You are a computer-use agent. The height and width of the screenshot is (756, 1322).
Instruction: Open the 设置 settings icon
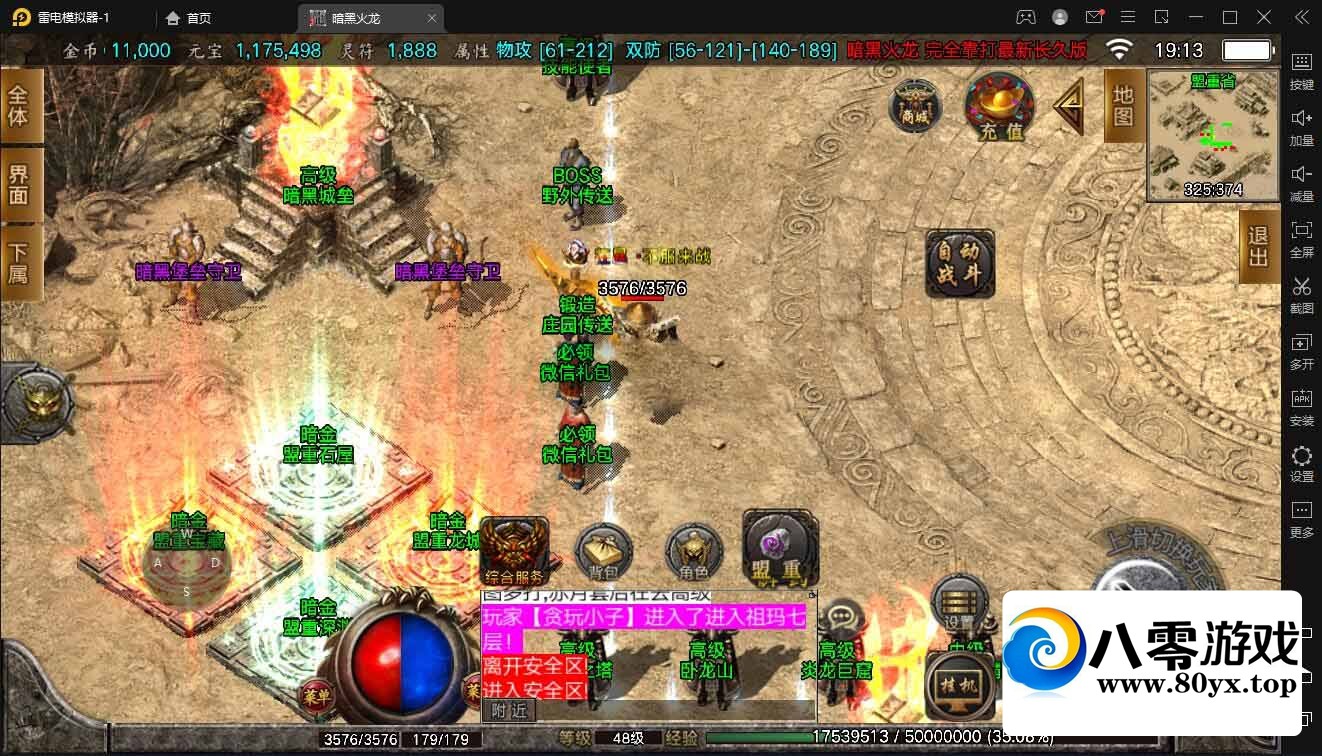coord(959,603)
